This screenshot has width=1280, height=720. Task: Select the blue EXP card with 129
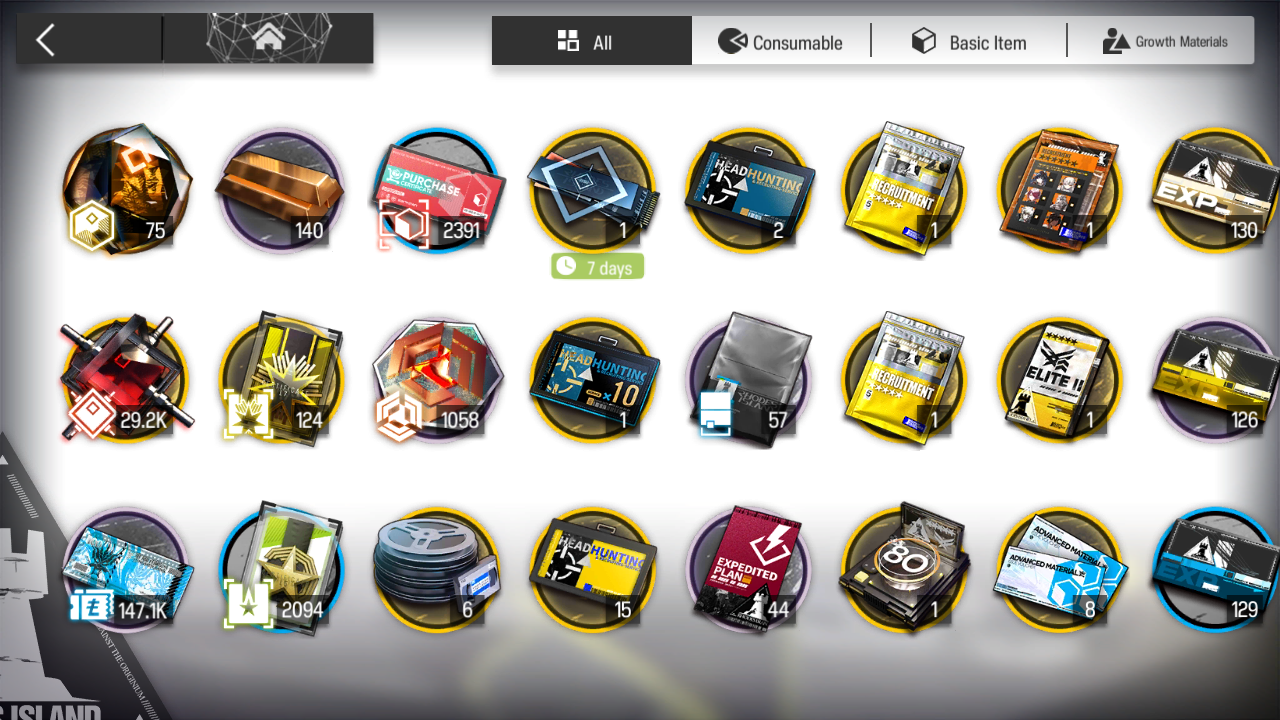pyautogui.click(x=1214, y=570)
